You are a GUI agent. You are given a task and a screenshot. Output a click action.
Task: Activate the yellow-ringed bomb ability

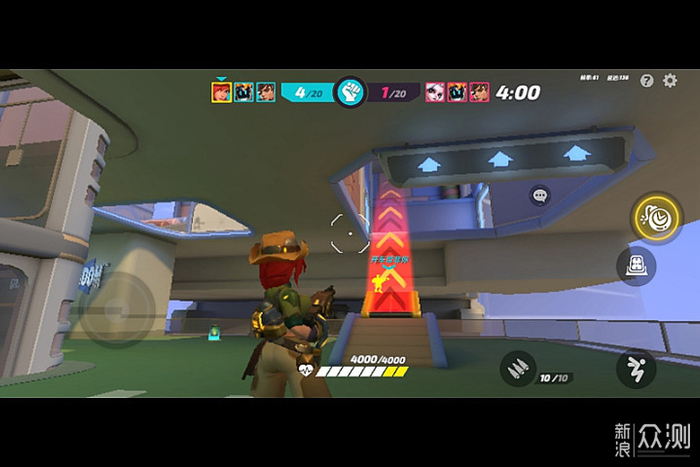[657, 217]
